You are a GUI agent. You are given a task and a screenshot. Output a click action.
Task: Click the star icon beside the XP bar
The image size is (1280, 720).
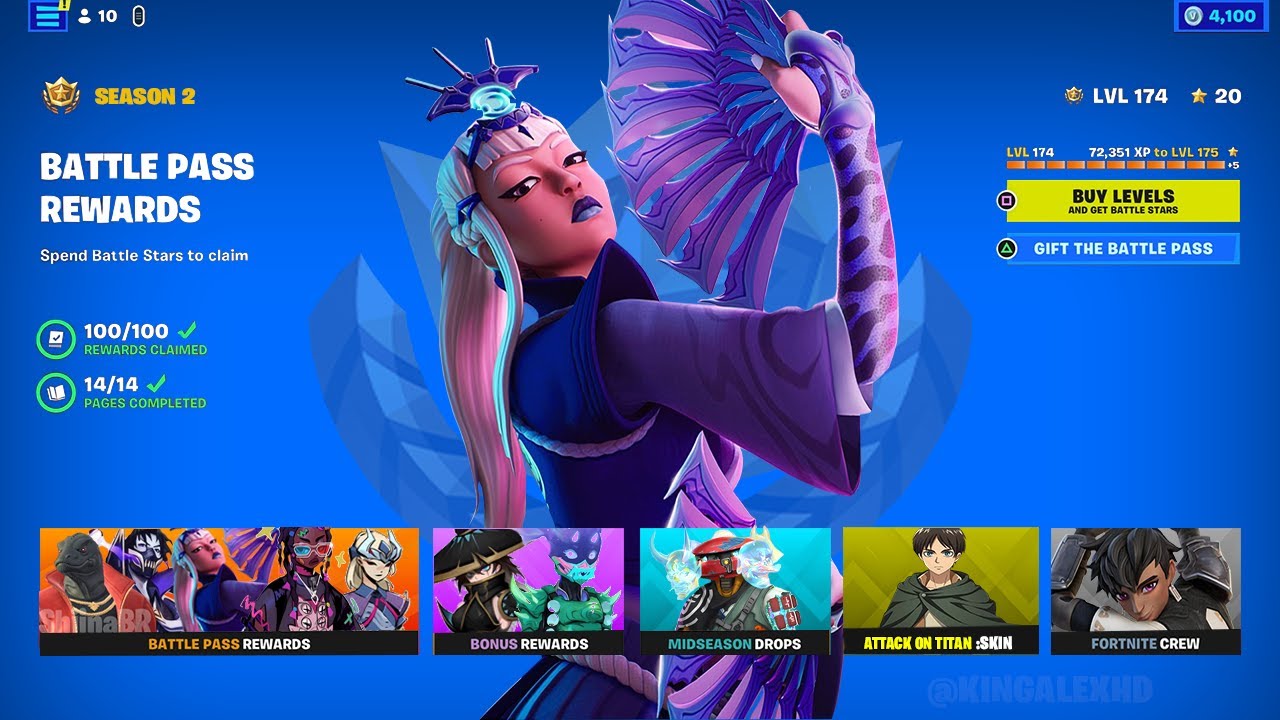pos(1231,151)
